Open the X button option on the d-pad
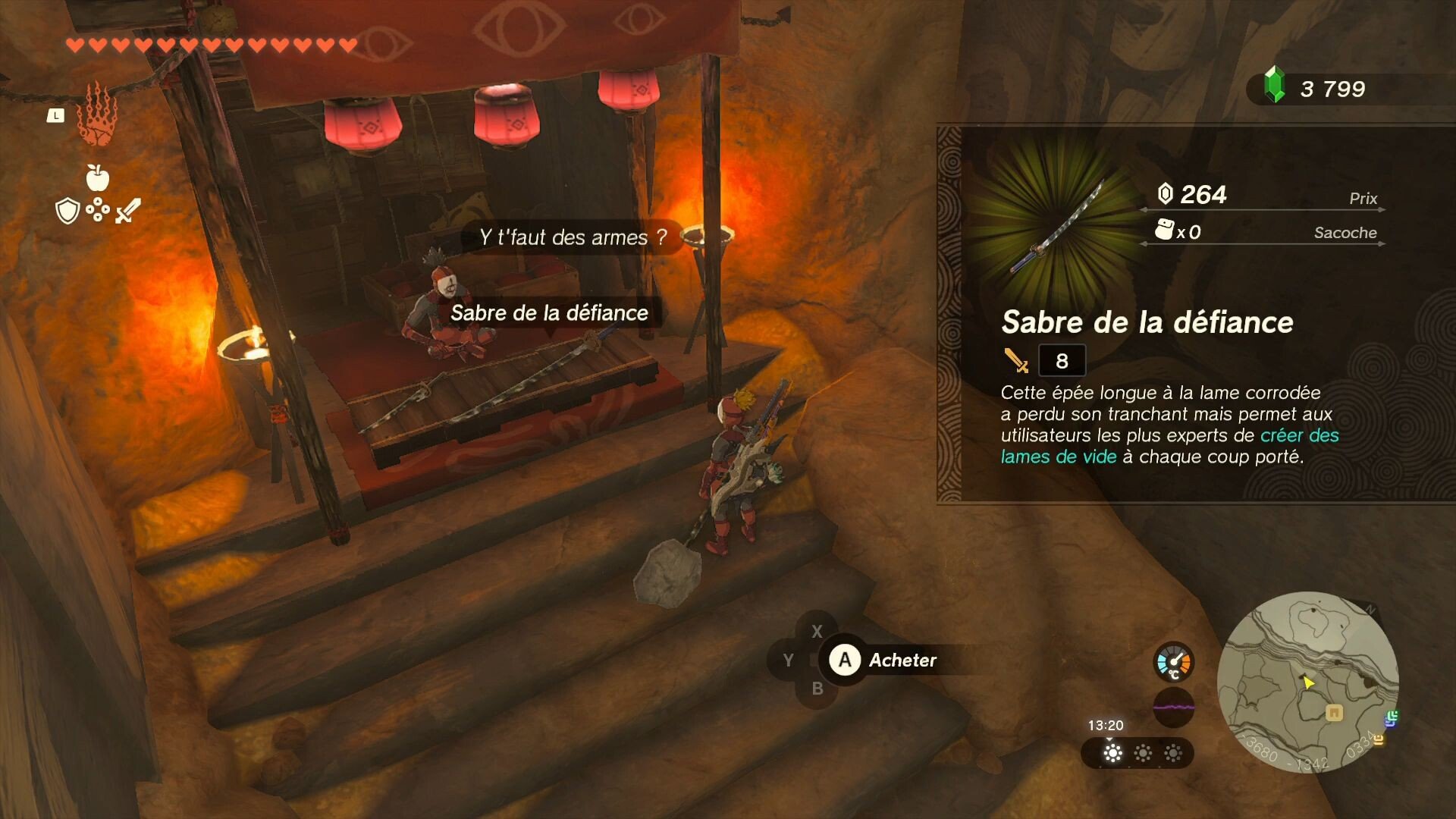Image resolution: width=1456 pixels, height=819 pixels. click(x=817, y=631)
